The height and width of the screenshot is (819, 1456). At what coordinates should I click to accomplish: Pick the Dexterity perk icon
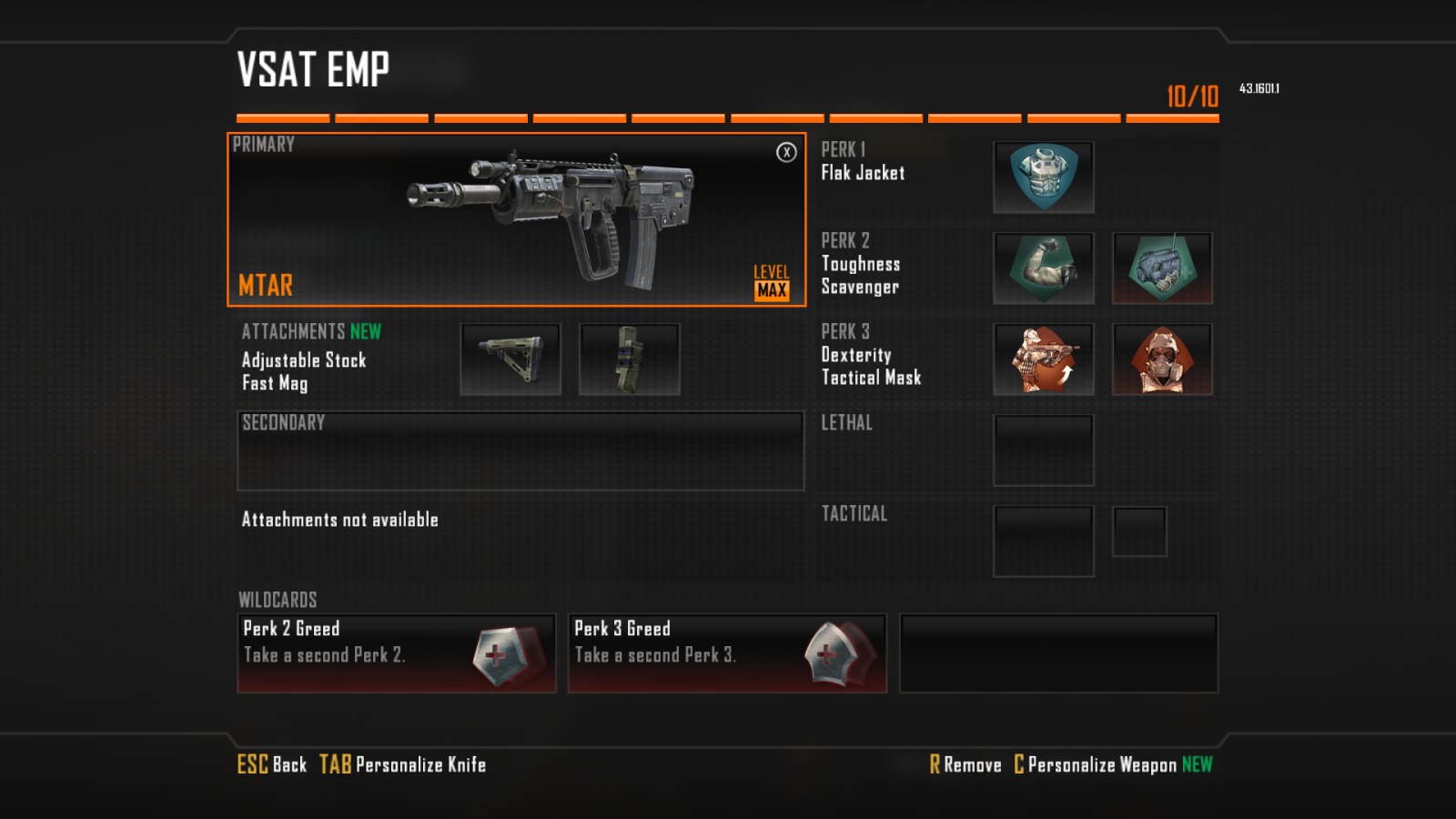tap(1044, 359)
